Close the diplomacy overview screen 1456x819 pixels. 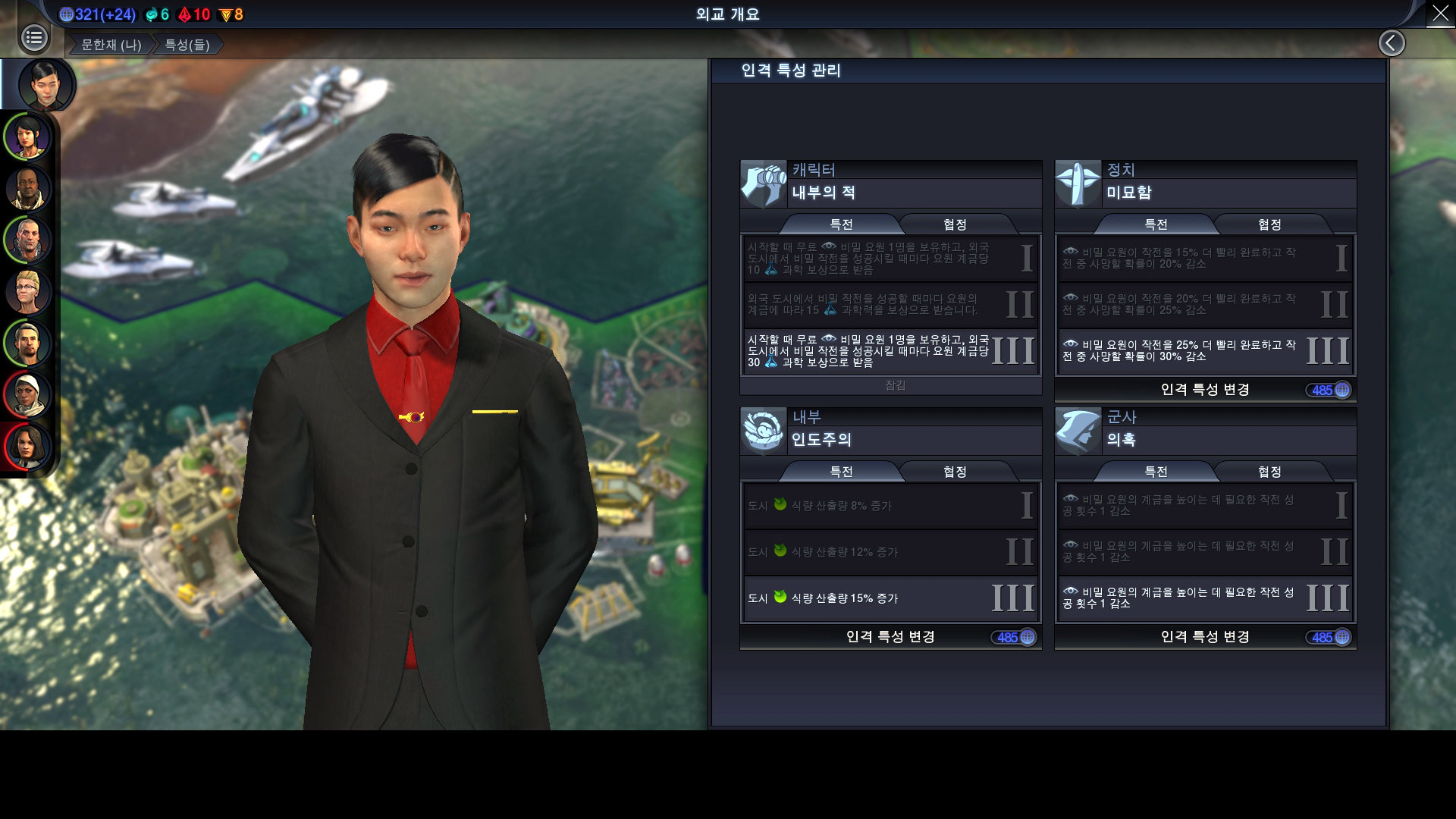1440,14
